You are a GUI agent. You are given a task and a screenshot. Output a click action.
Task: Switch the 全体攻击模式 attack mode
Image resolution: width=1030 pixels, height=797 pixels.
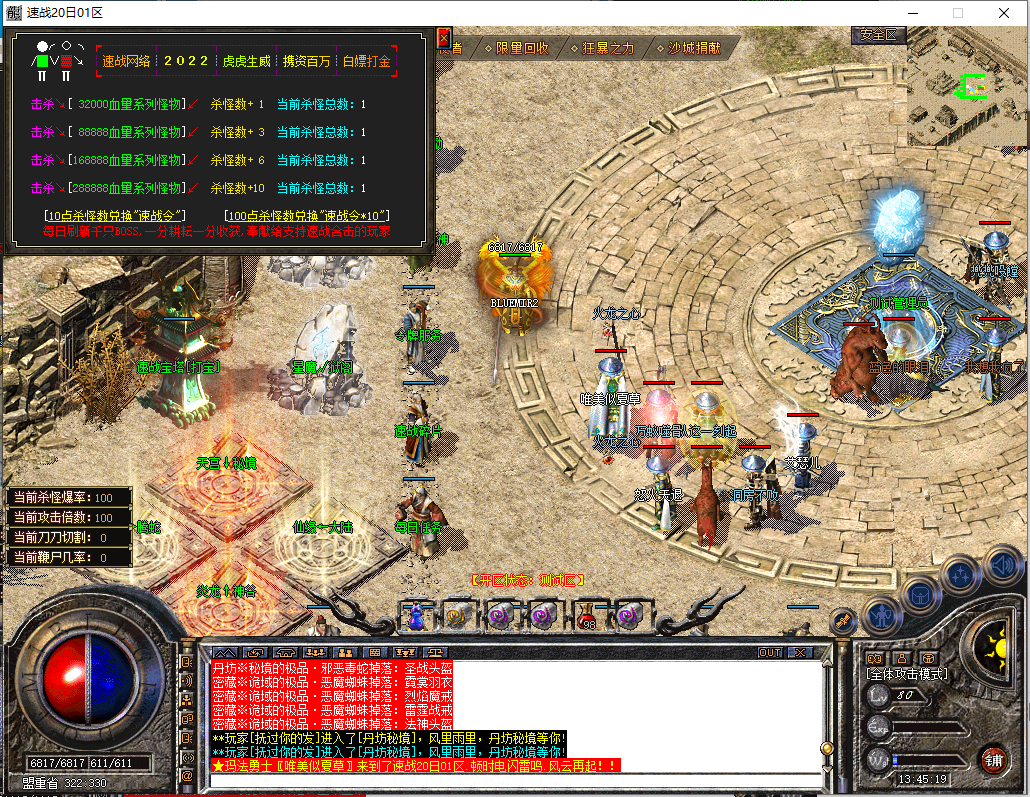[906, 674]
